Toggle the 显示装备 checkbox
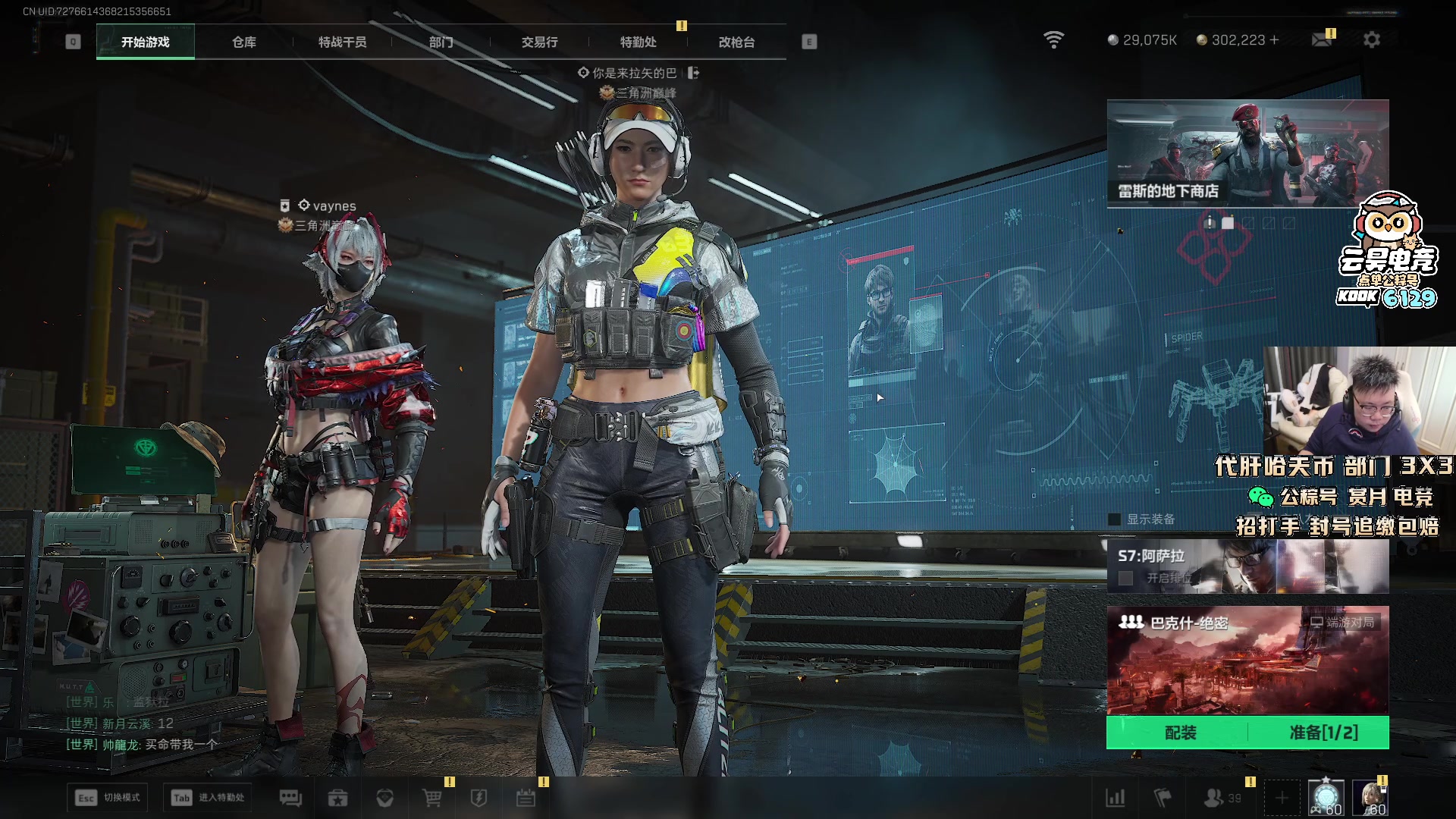The image size is (1456, 819). point(1115,519)
